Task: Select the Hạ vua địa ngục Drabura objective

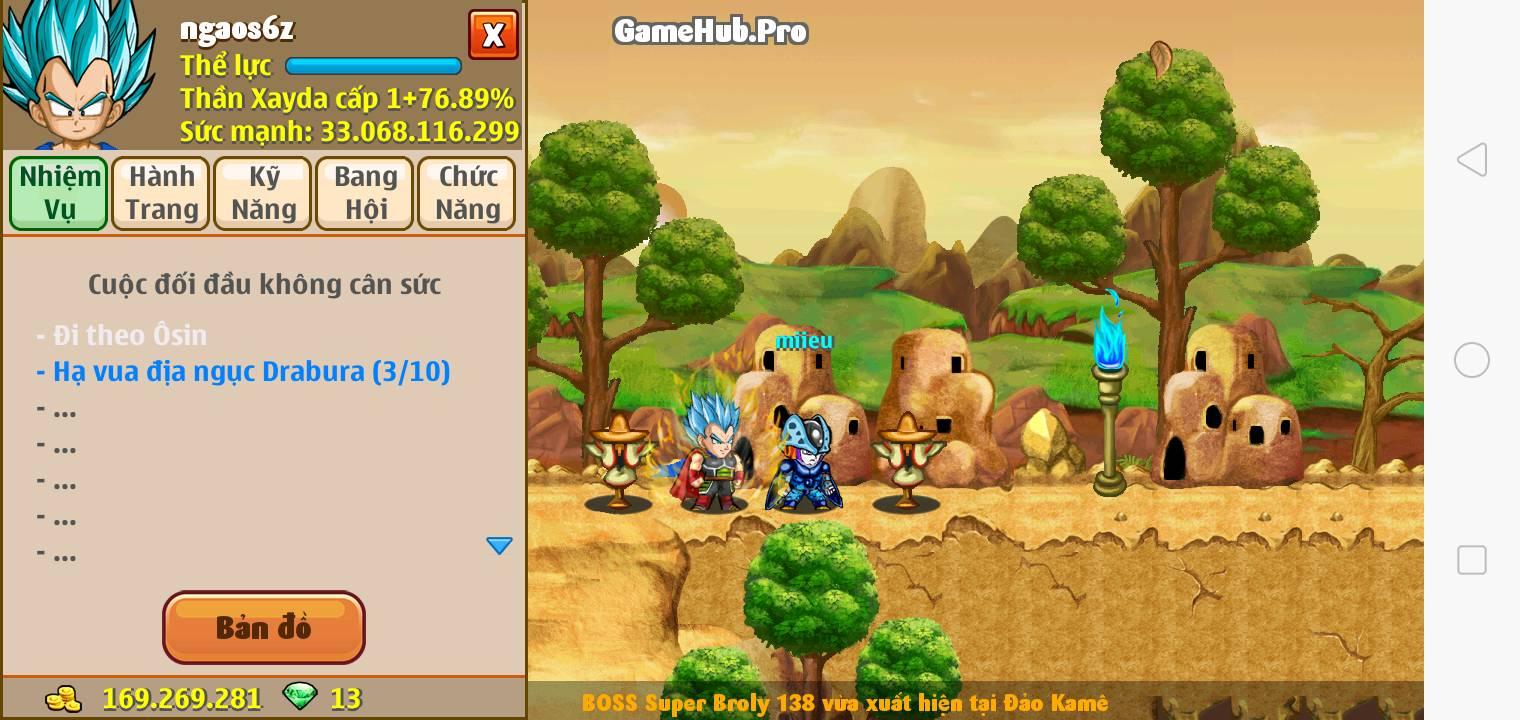Action: [x=243, y=371]
